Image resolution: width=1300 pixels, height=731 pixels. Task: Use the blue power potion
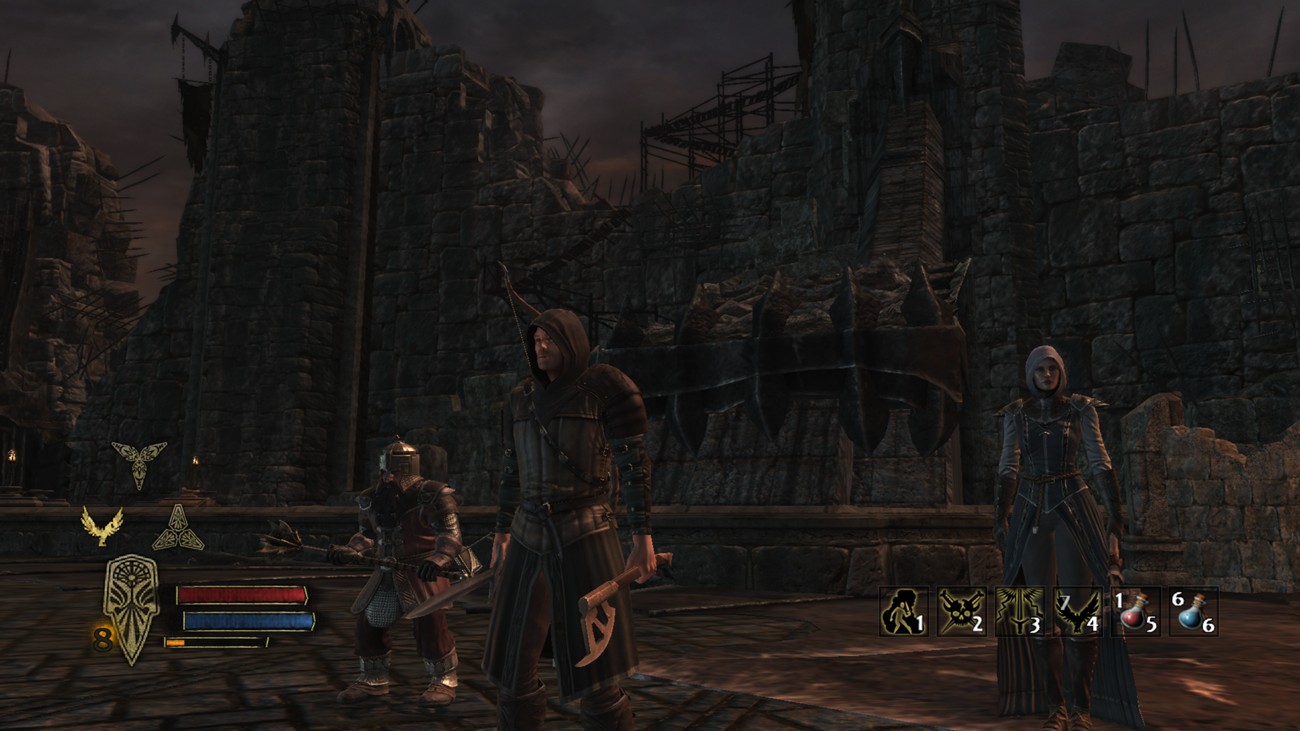[x=1193, y=611]
